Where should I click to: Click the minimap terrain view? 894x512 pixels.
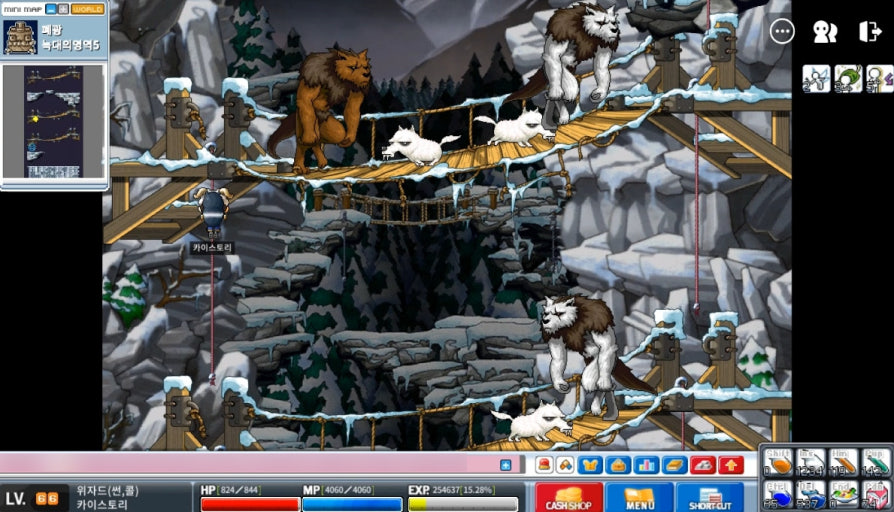point(53,121)
